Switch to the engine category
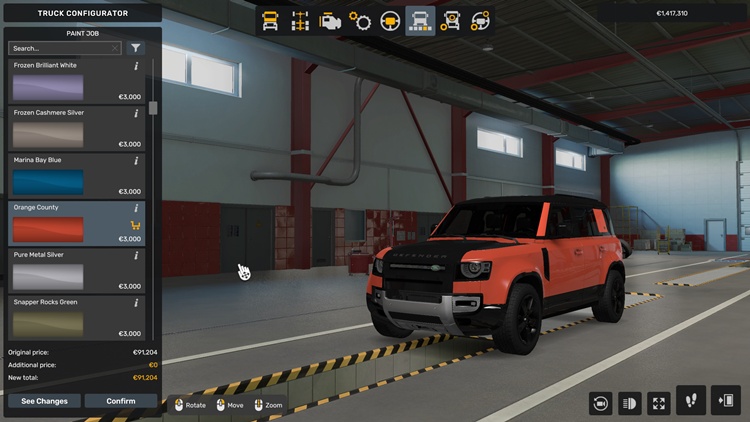This screenshot has height=422, width=750. pos(329,21)
